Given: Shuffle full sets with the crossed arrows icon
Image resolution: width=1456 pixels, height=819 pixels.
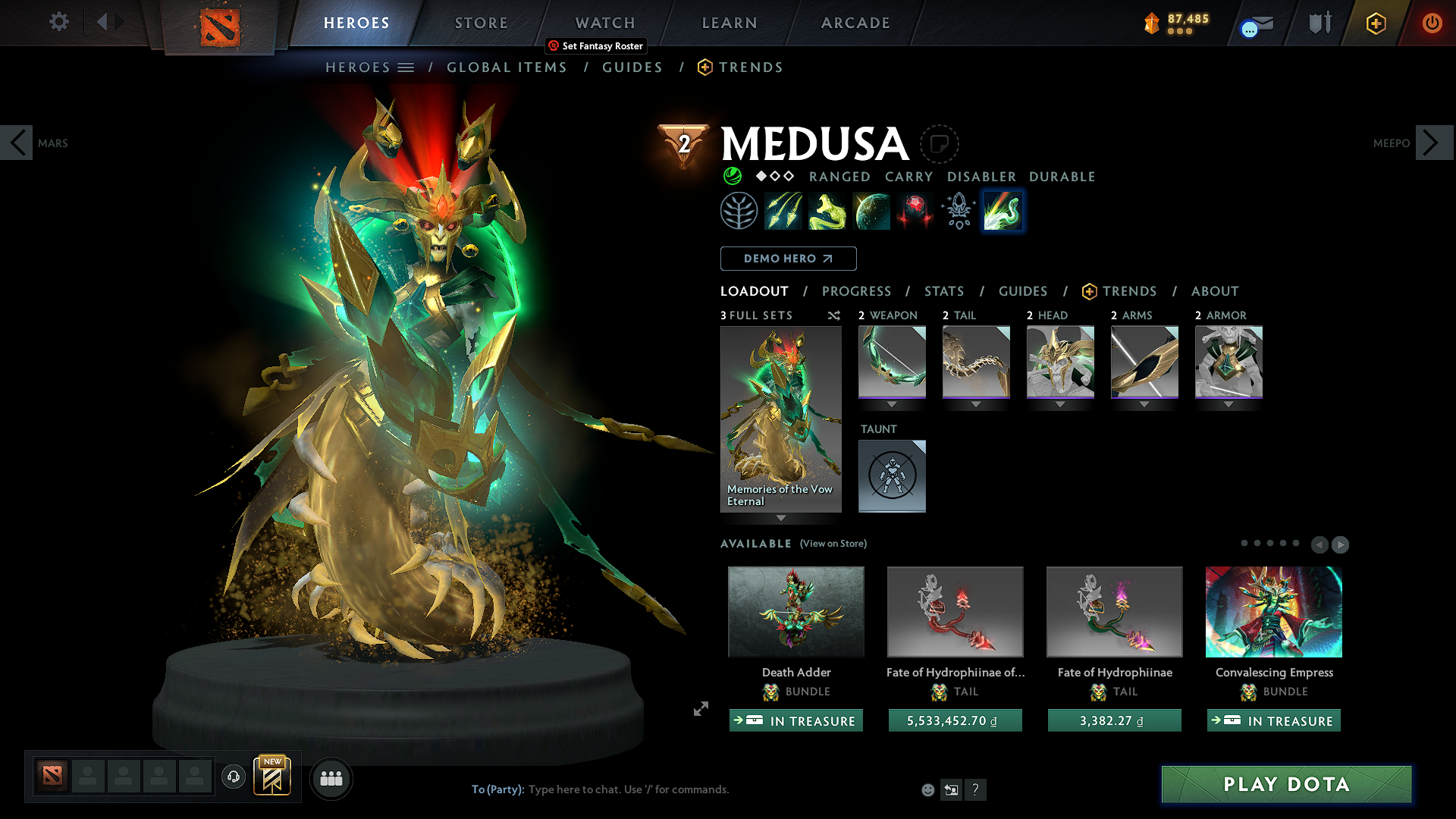Looking at the screenshot, I should 833,316.
